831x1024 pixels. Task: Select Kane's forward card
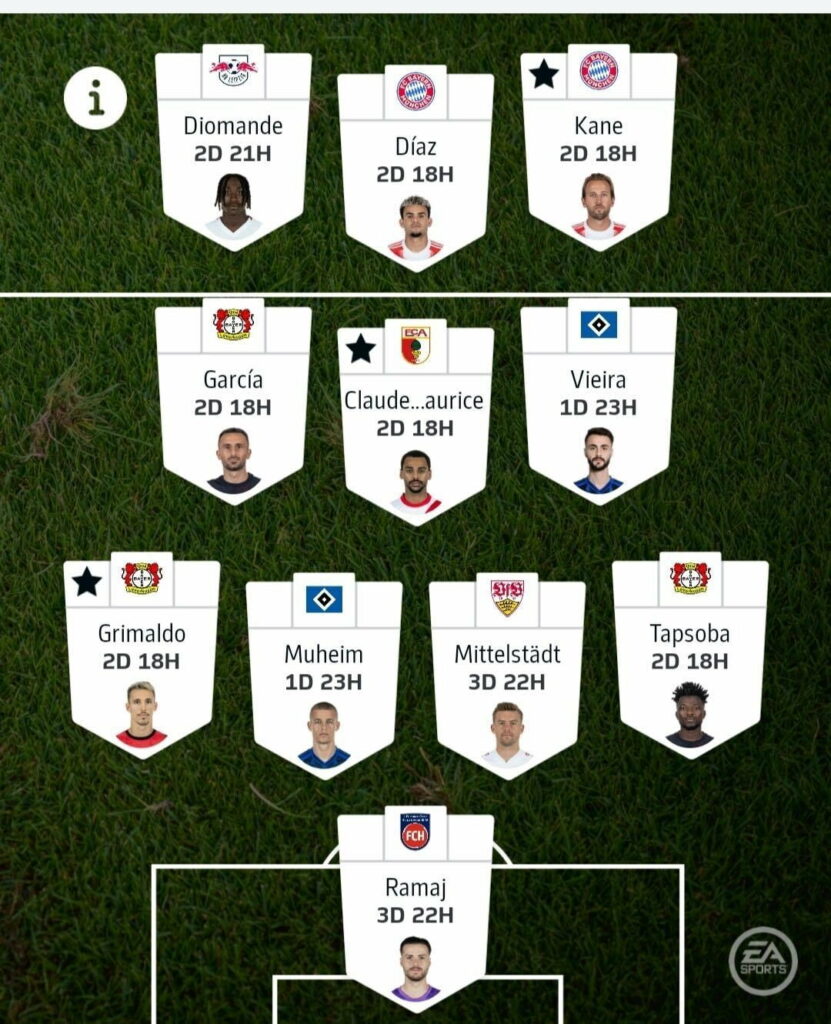(x=598, y=145)
